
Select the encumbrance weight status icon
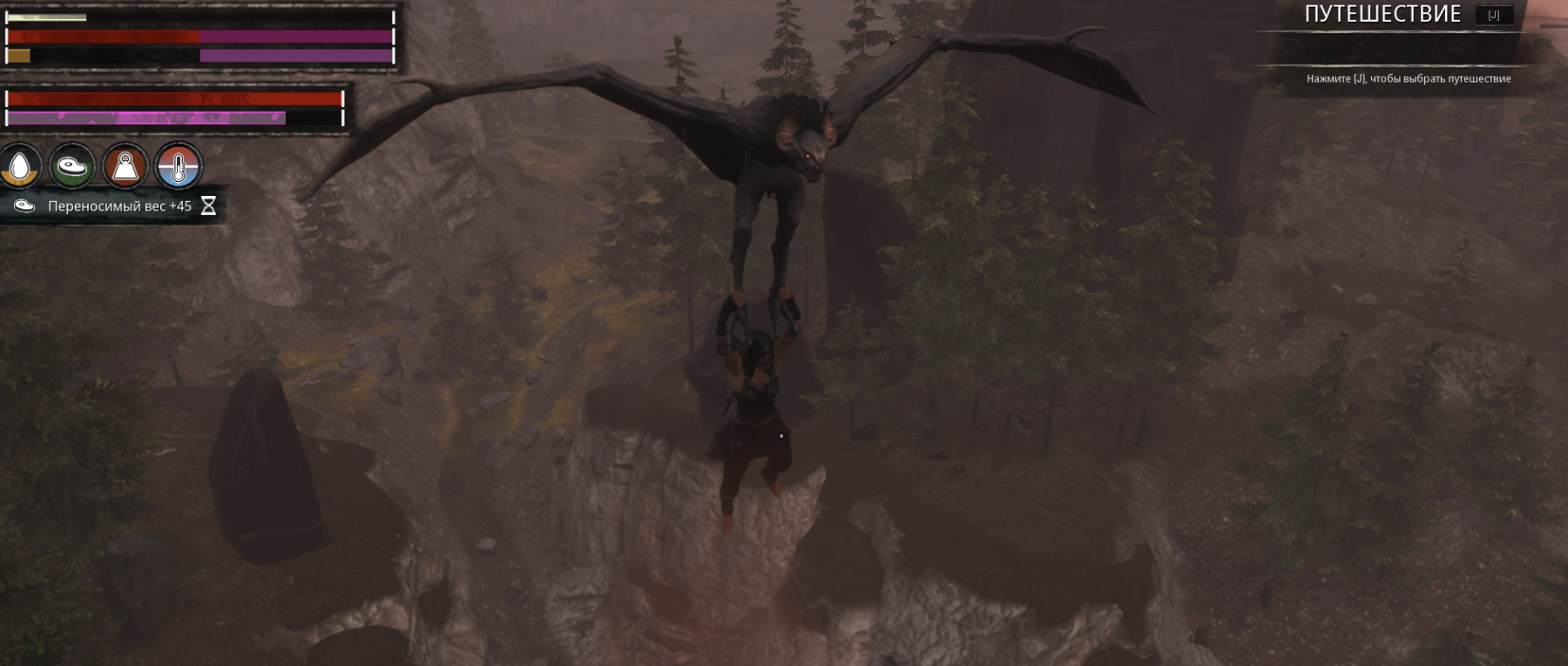coord(125,166)
